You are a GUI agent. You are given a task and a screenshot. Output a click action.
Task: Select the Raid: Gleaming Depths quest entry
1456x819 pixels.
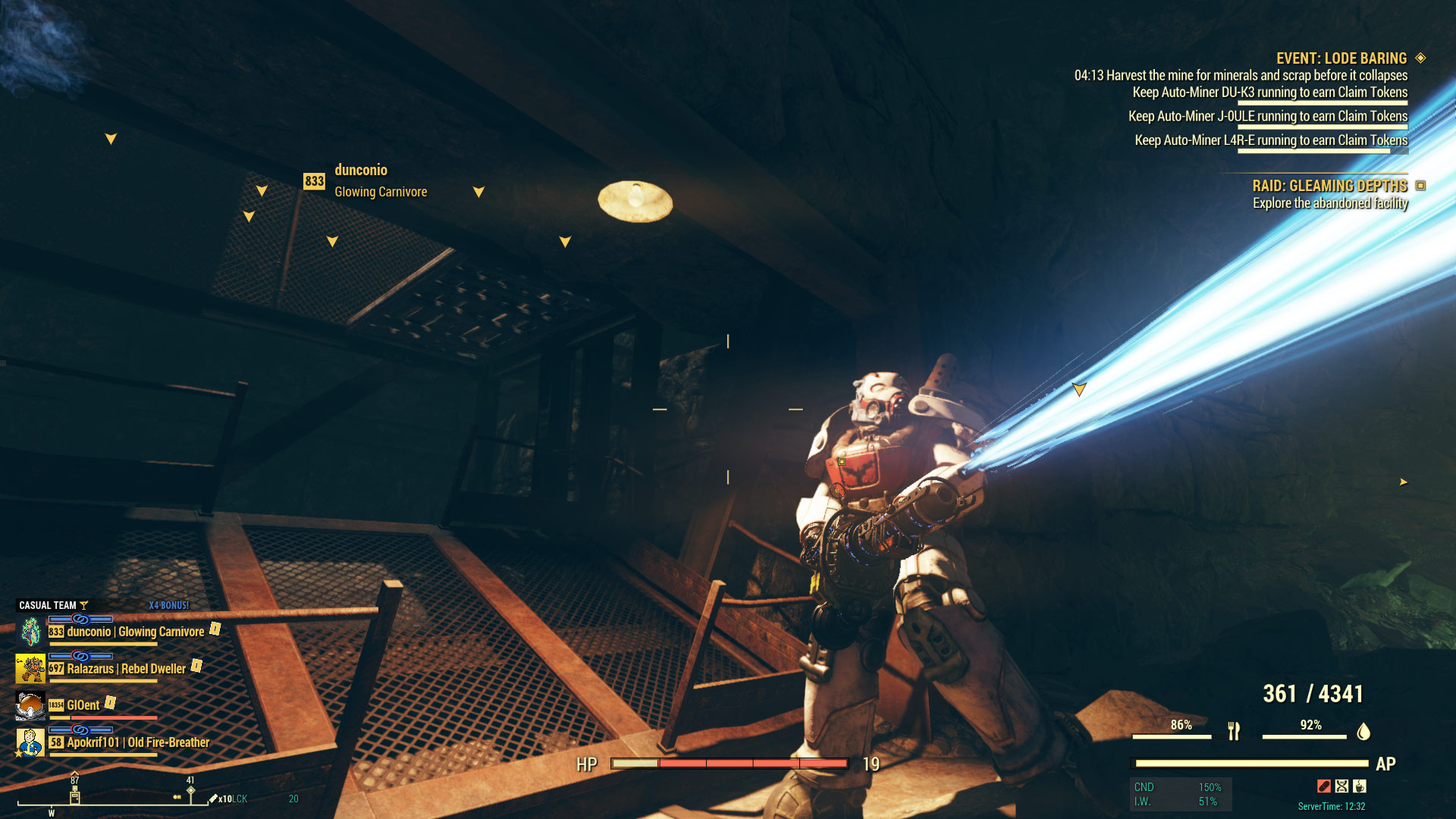coord(1329,186)
